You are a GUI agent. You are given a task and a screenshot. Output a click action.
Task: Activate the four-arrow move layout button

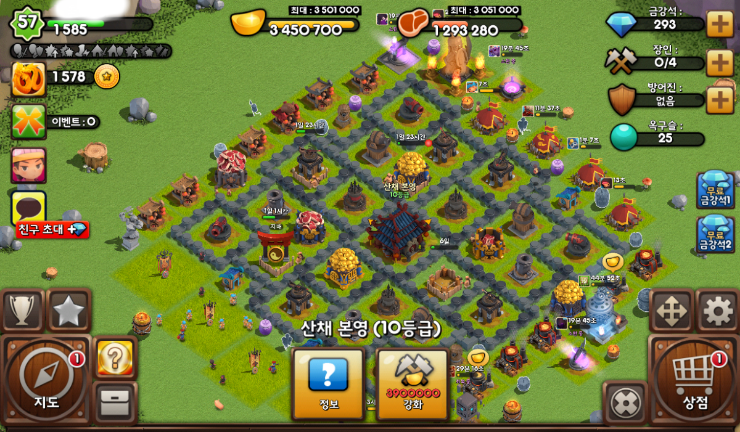pyautogui.click(x=671, y=311)
